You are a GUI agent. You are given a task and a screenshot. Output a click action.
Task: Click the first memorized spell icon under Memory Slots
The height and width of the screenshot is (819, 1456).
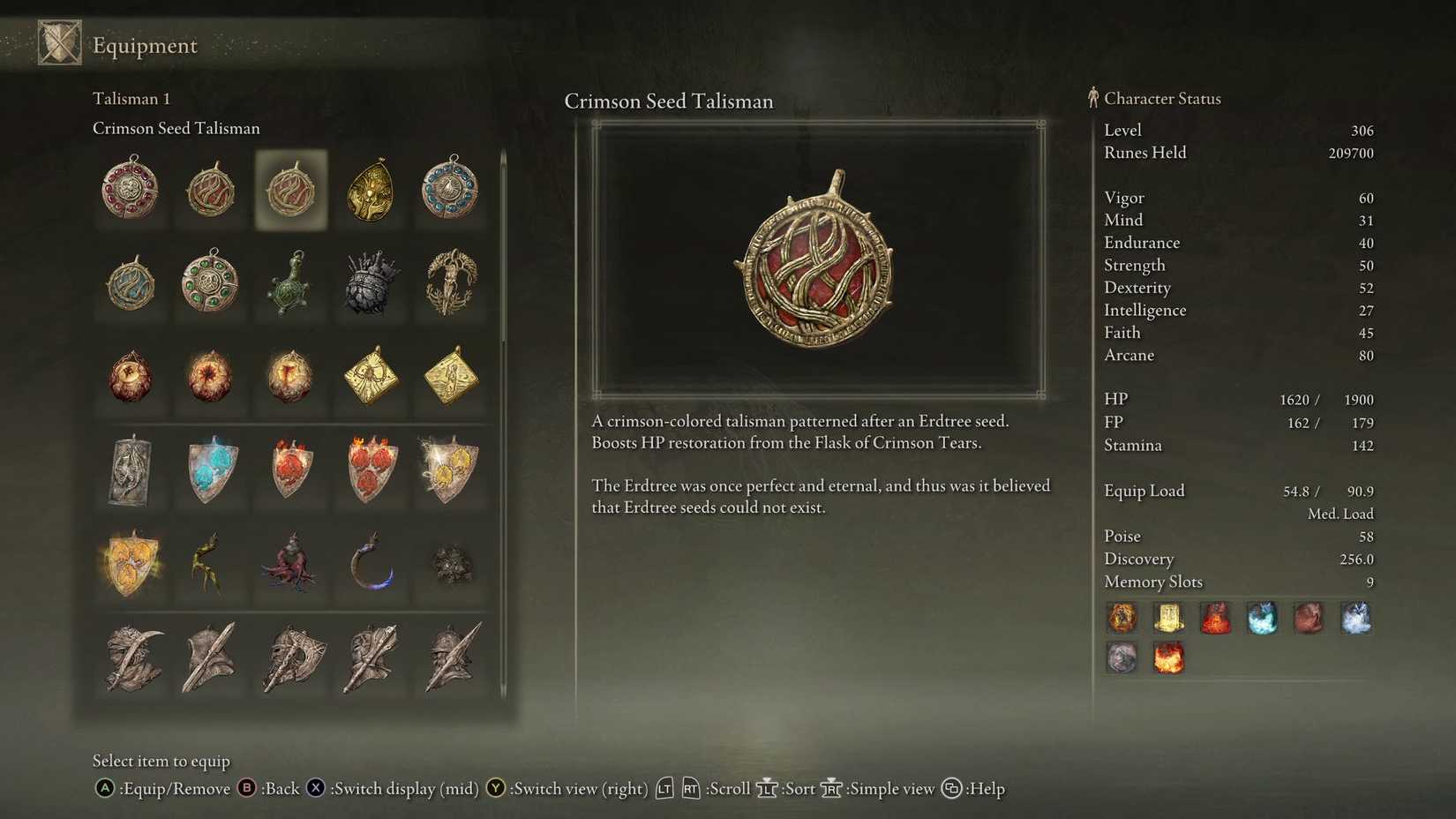(1122, 619)
